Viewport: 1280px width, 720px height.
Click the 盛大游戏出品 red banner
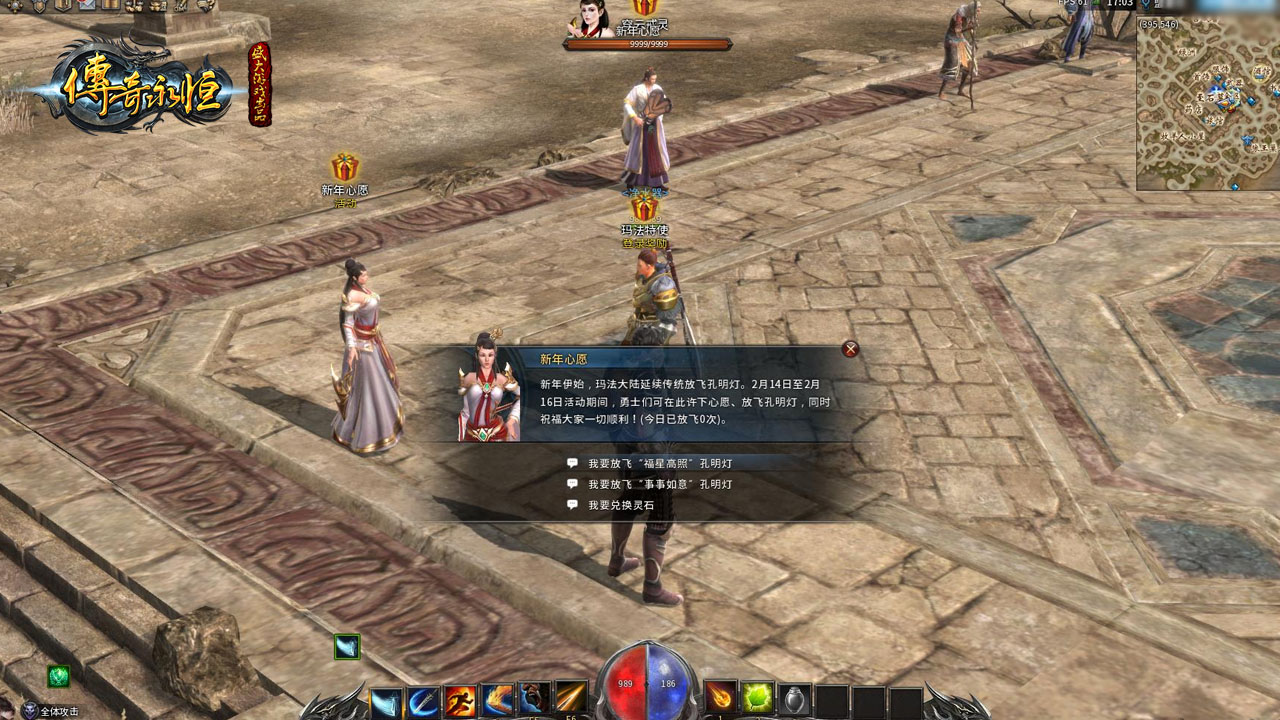(x=260, y=84)
